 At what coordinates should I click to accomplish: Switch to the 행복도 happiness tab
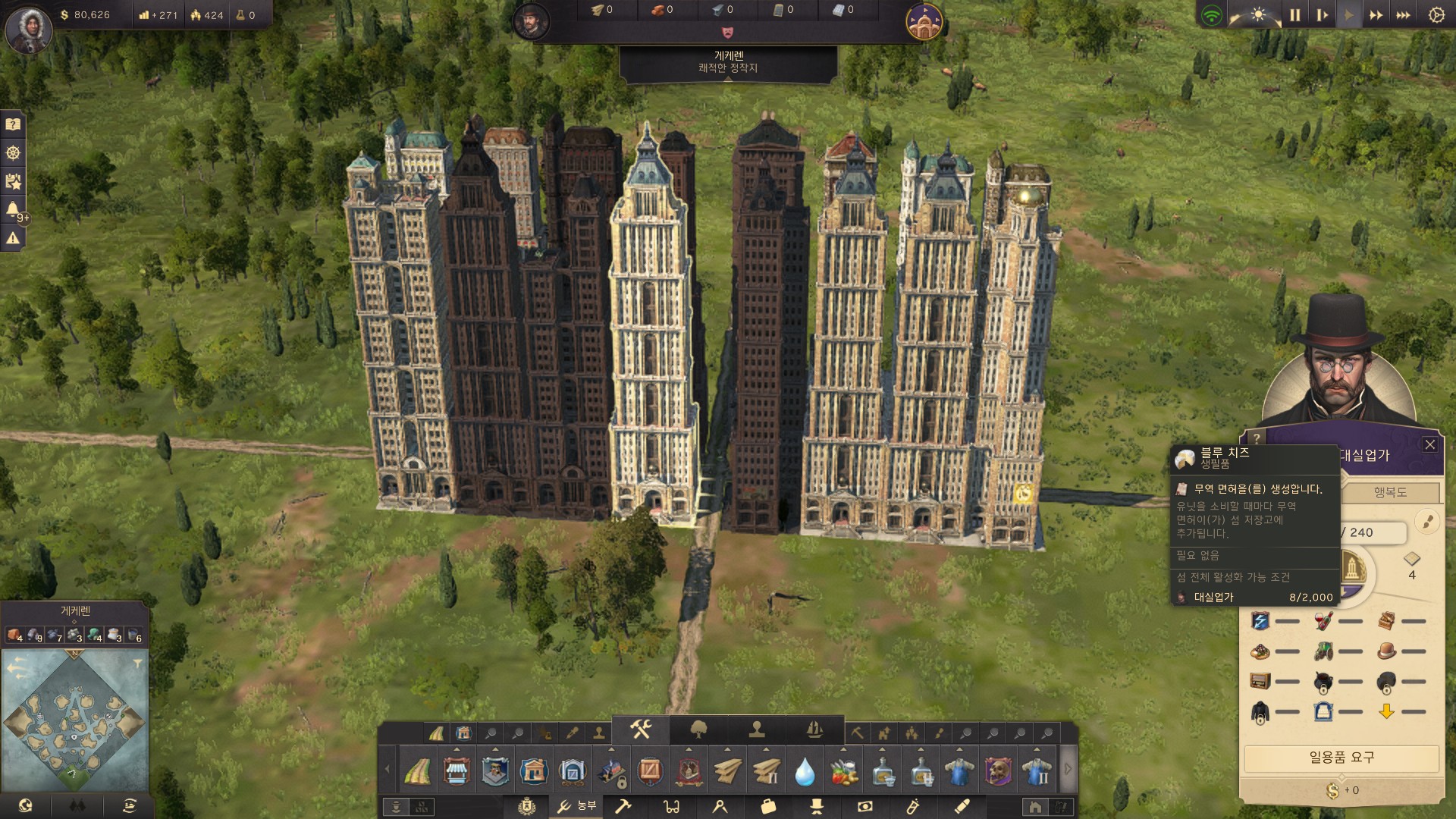pos(1390,492)
